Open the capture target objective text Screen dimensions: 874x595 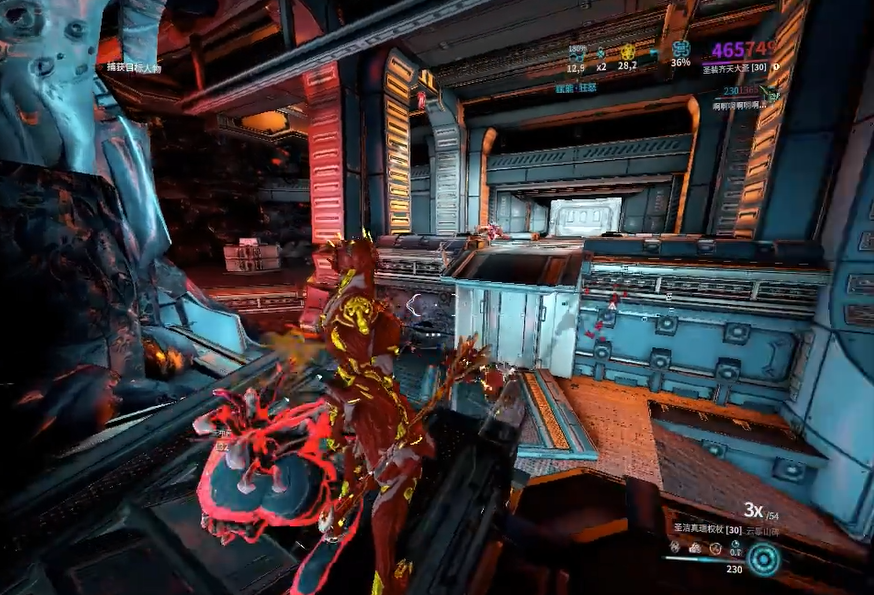point(134,67)
